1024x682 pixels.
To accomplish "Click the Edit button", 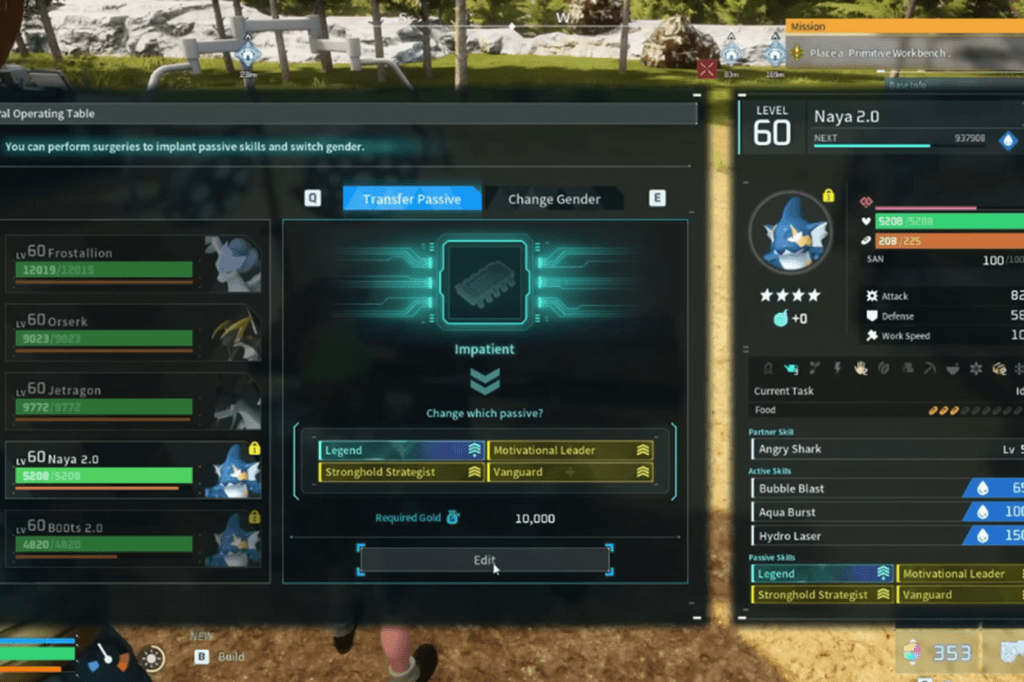I will (x=485, y=560).
